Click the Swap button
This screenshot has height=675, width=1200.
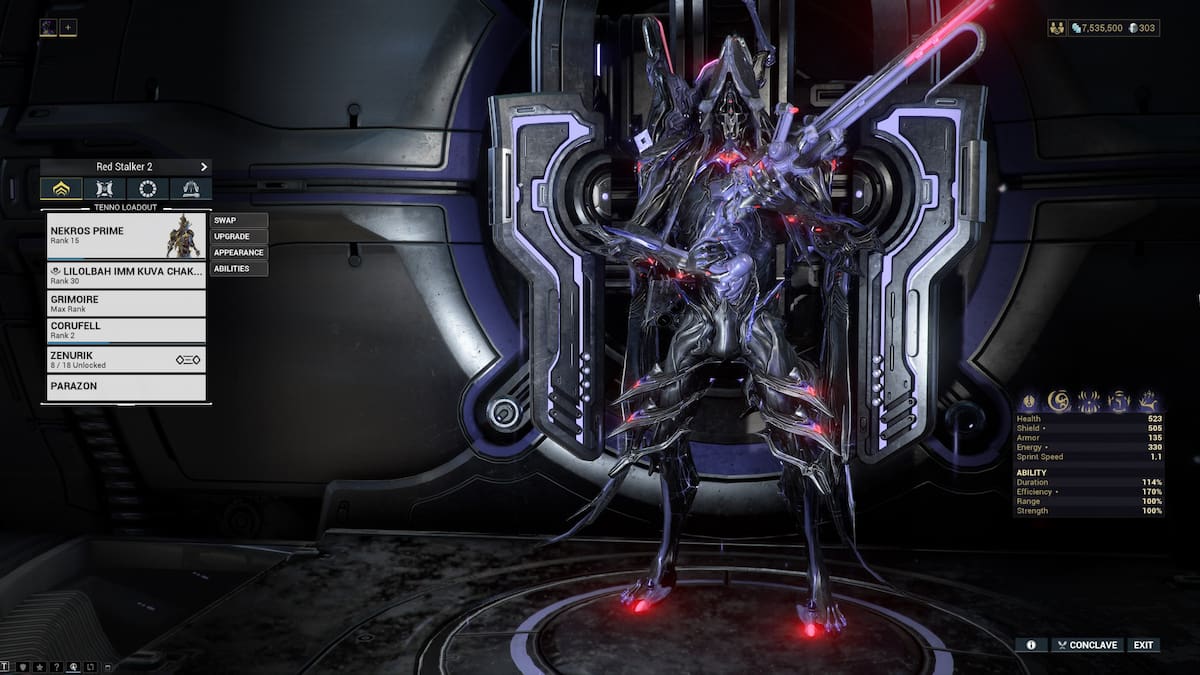tap(239, 220)
